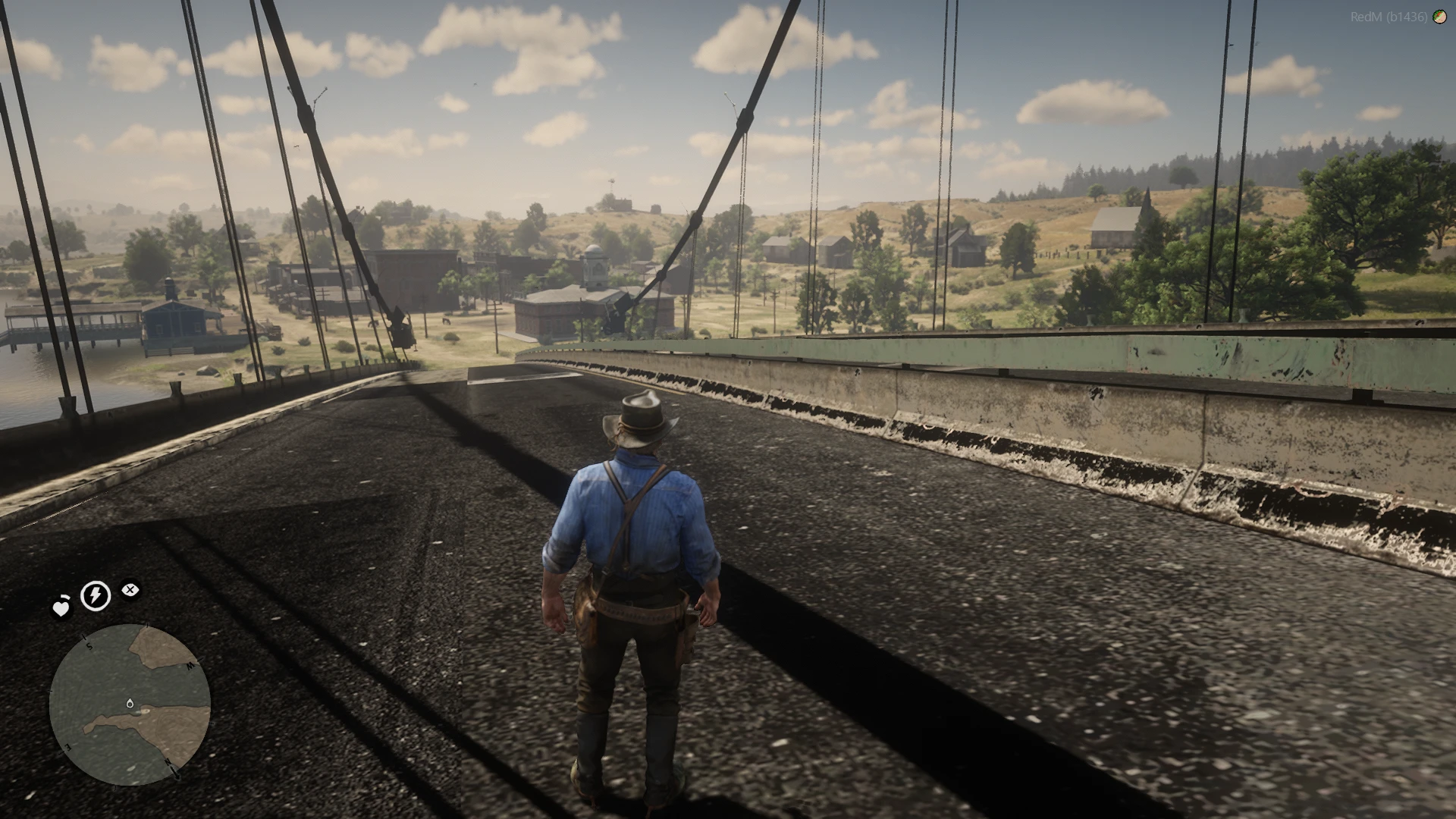This screenshot has width=1456, height=819.
Task: Click the player marker on the minimap
Action: (x=130, y=704)
